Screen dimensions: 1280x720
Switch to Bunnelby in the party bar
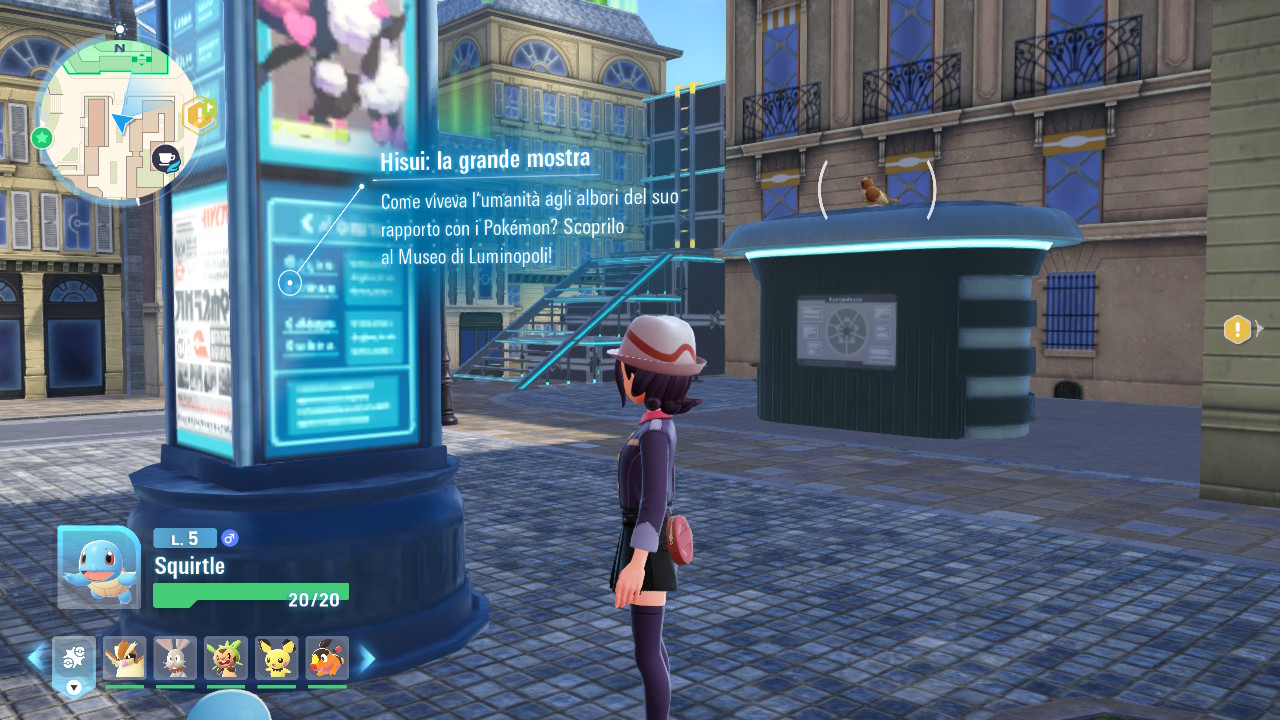(175, 658)
